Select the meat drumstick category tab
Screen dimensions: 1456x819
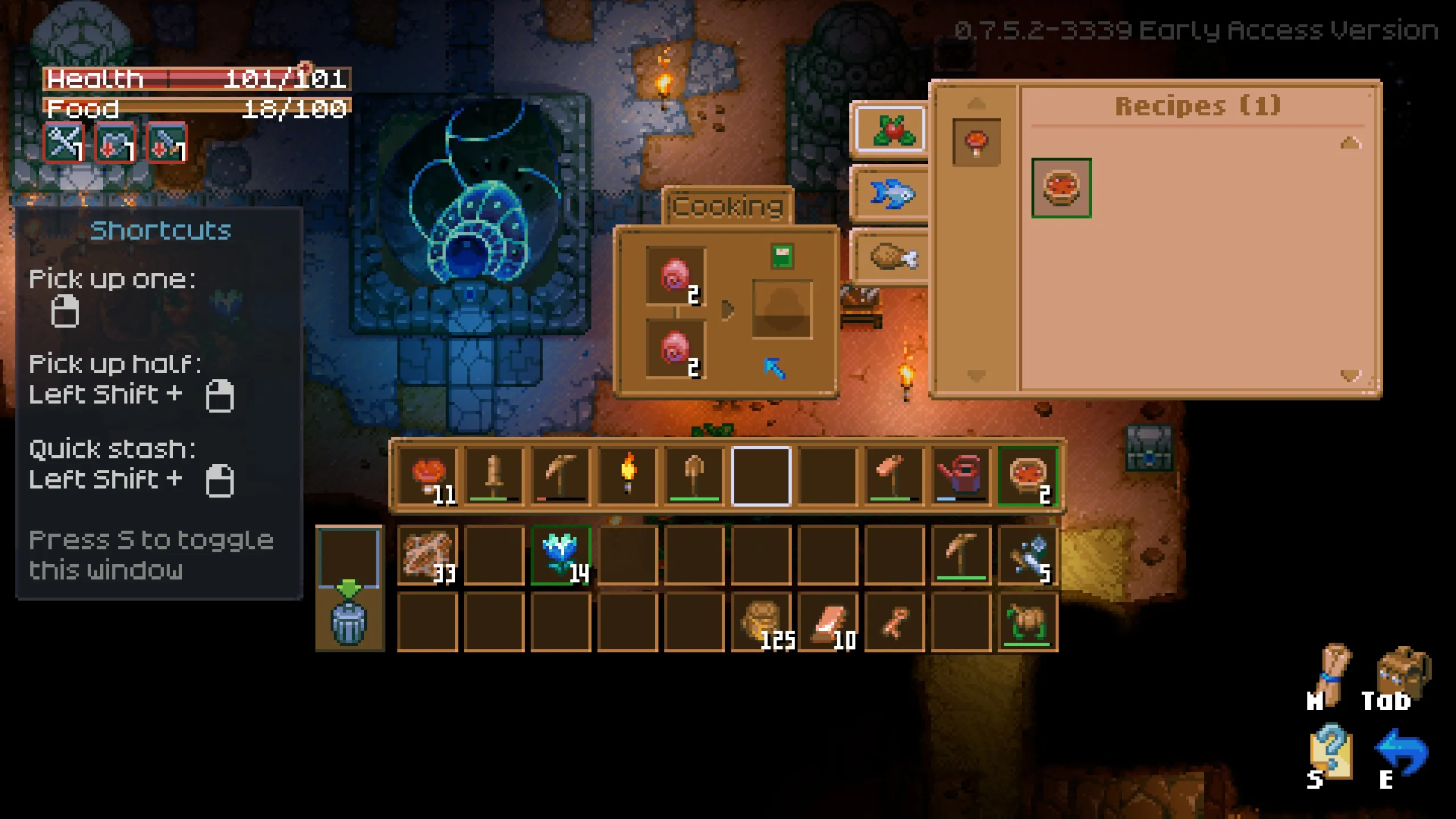(x=891, y=257)
